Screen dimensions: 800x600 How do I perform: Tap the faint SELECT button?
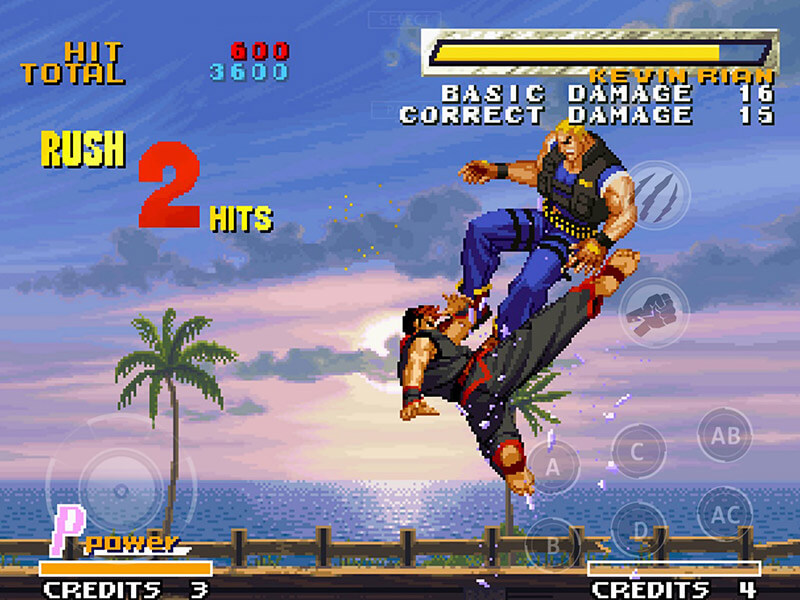point(404,20)
